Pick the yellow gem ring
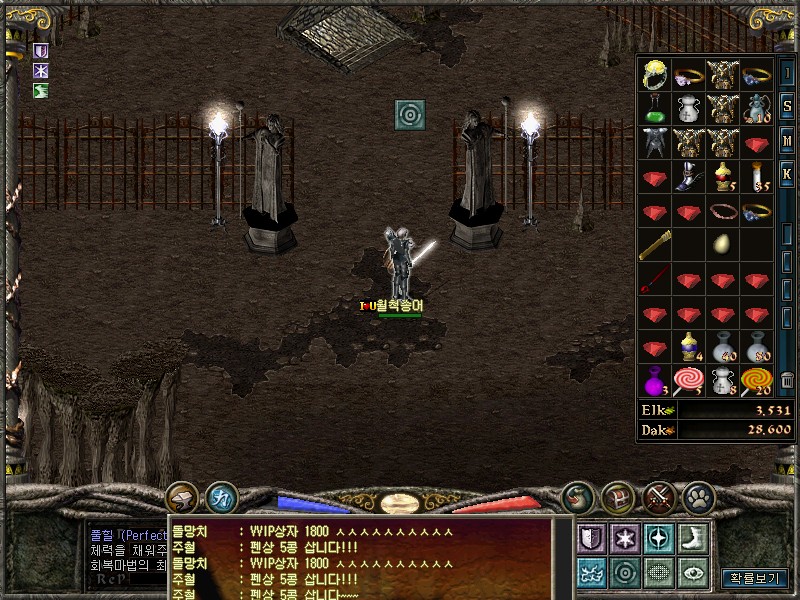The width and height of the screenshot is (800, 600). pyautogui.click(x=655, y=74)
